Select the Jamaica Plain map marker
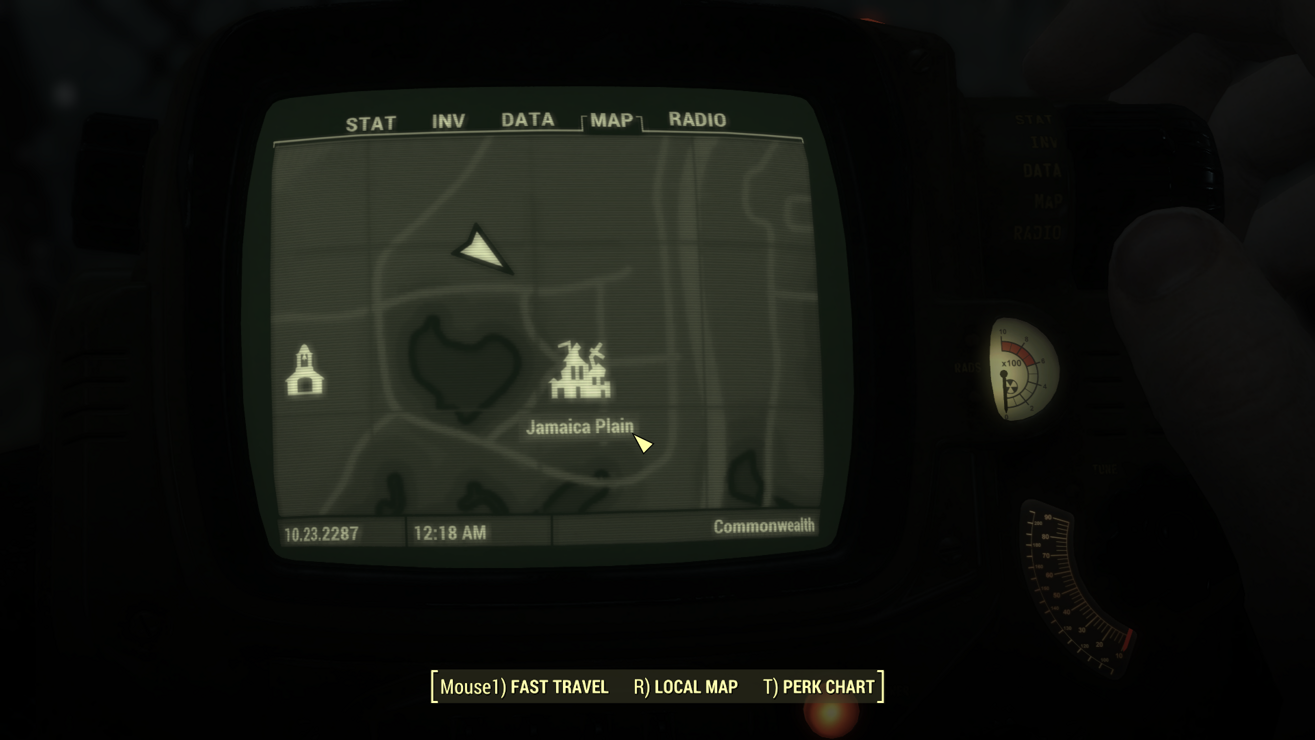Viewport: 1315px width, 740px height. point(580,371)
